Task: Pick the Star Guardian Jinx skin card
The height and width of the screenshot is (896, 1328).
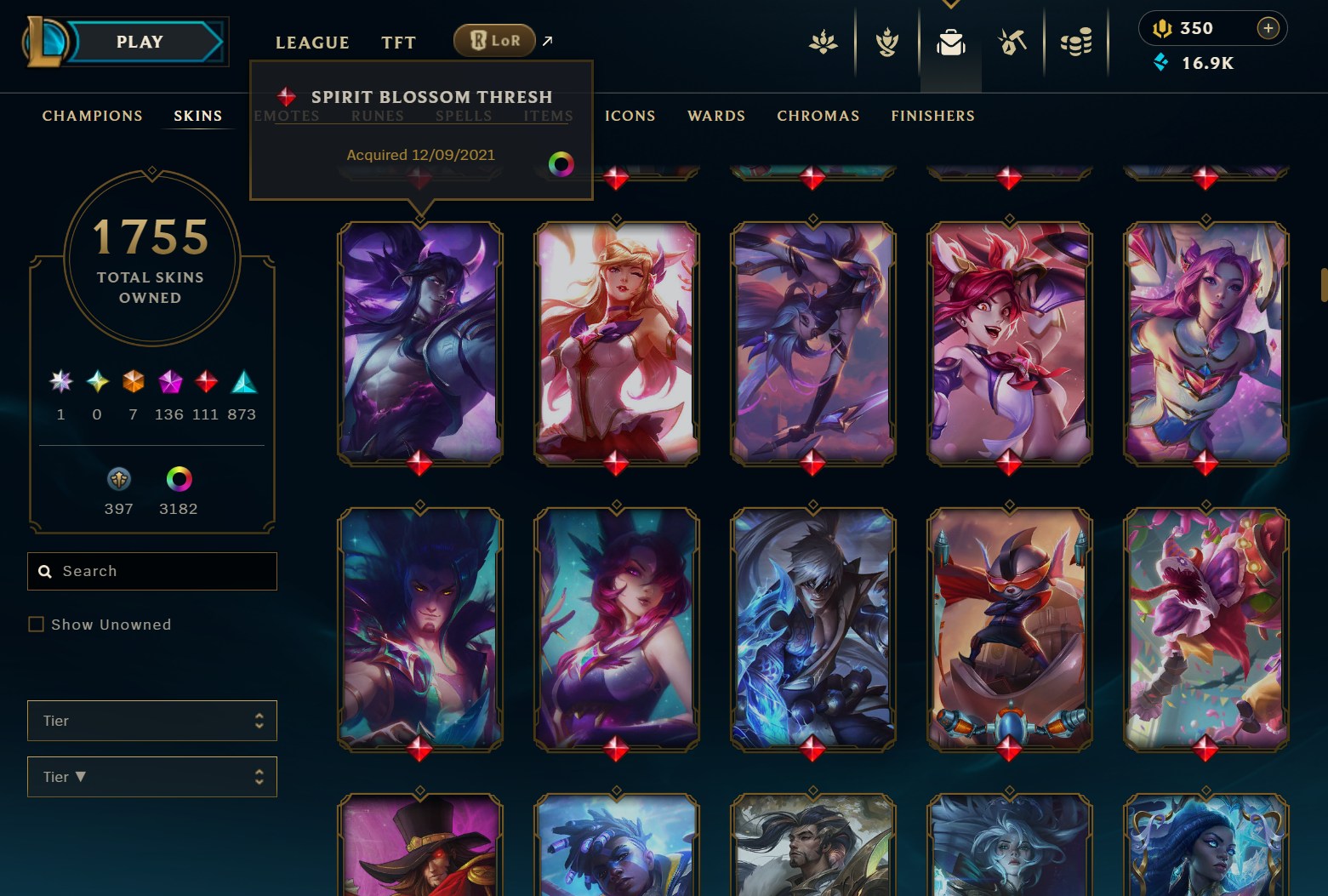Action: (1010, 343)
